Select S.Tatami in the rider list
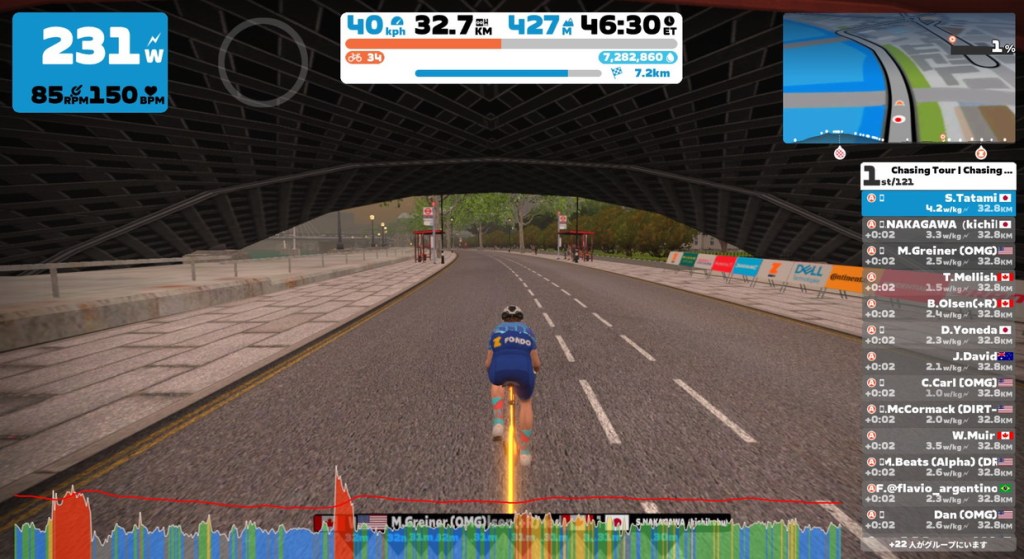Screen dimensions: 1024x559 [938, 203]
